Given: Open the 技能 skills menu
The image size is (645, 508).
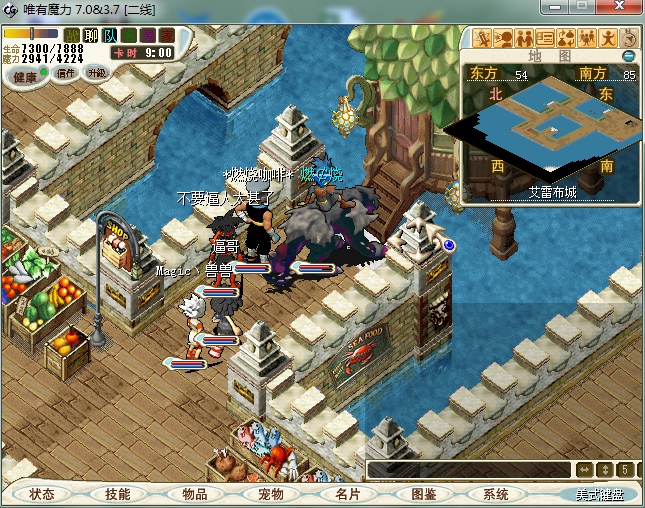Looking at the screenshot, I should [118, 494].
